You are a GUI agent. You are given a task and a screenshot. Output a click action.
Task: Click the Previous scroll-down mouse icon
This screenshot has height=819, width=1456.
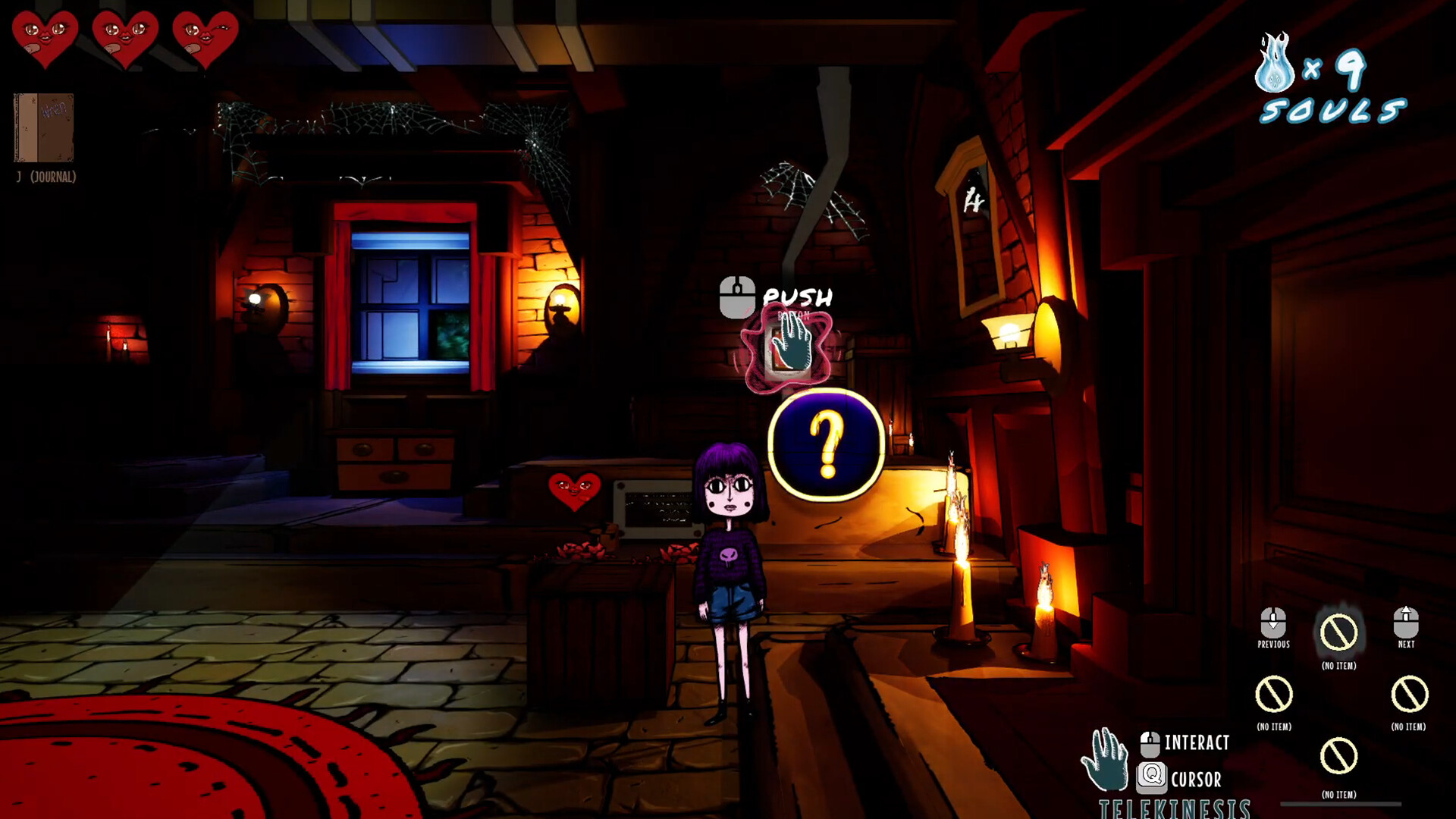(x=1272, y=623)
